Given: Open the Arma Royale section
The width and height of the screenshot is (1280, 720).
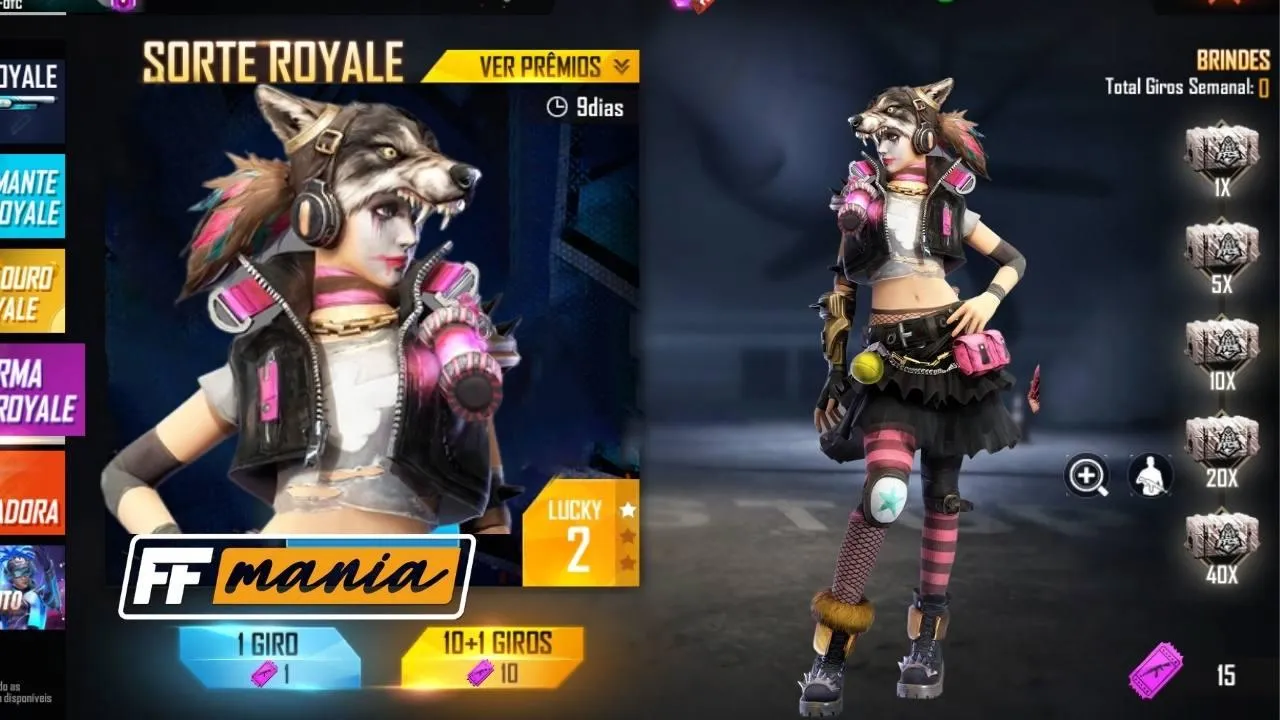Looking at the screenshot, I should click(x=40, y=390).
